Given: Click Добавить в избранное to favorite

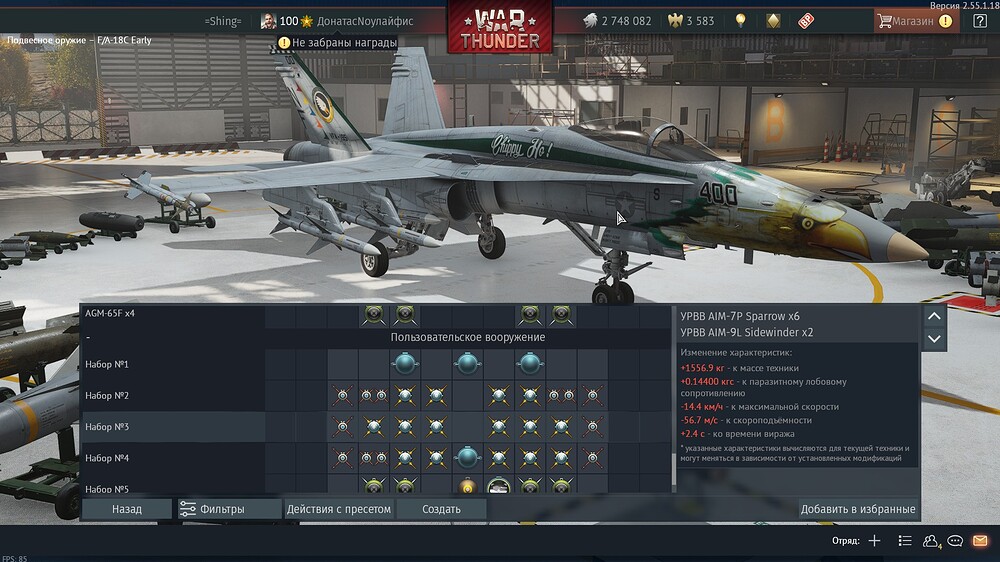Looking at the screenshot, I should [x=857, y=509].
